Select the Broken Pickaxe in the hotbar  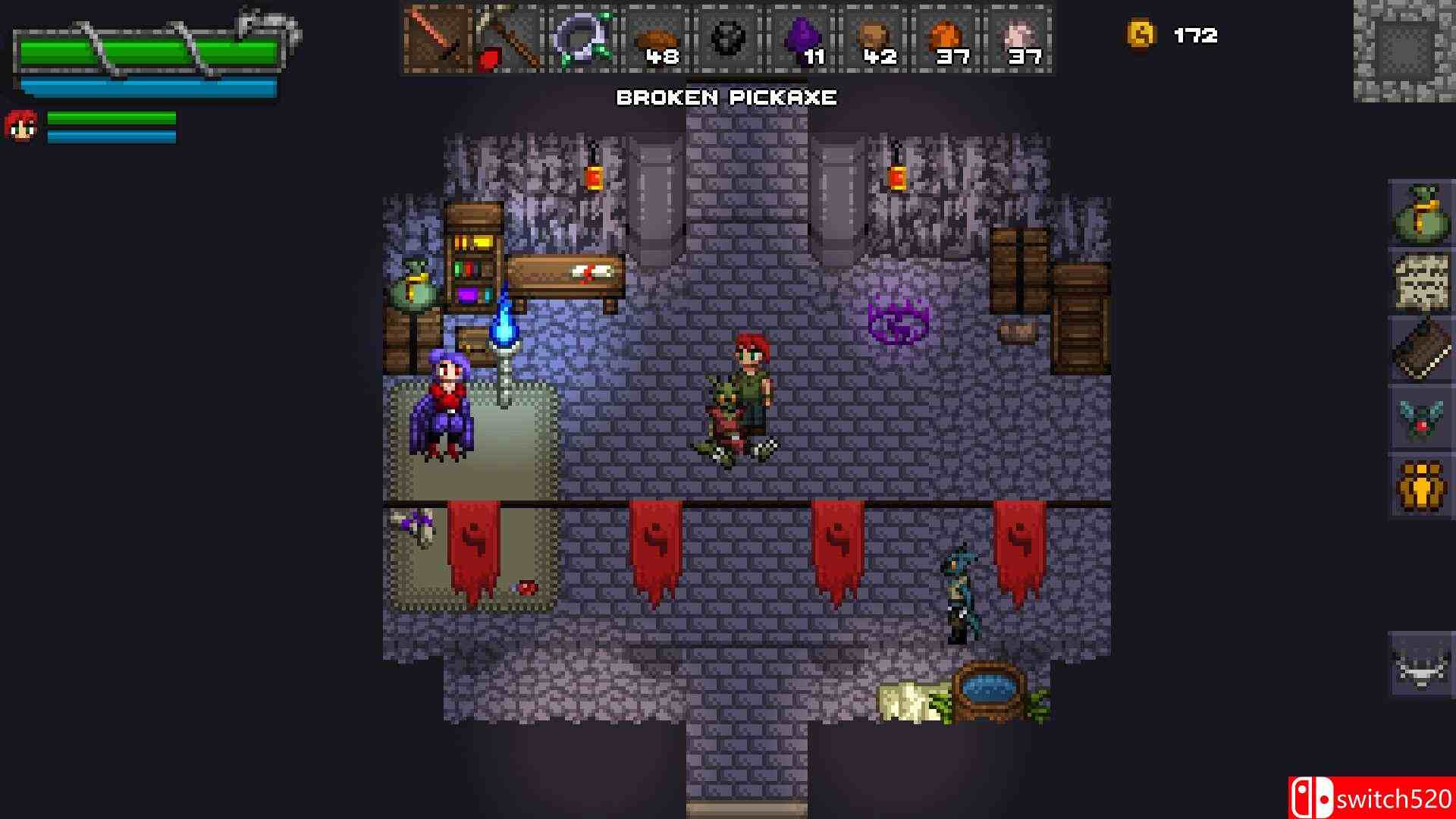pos(507,38)
